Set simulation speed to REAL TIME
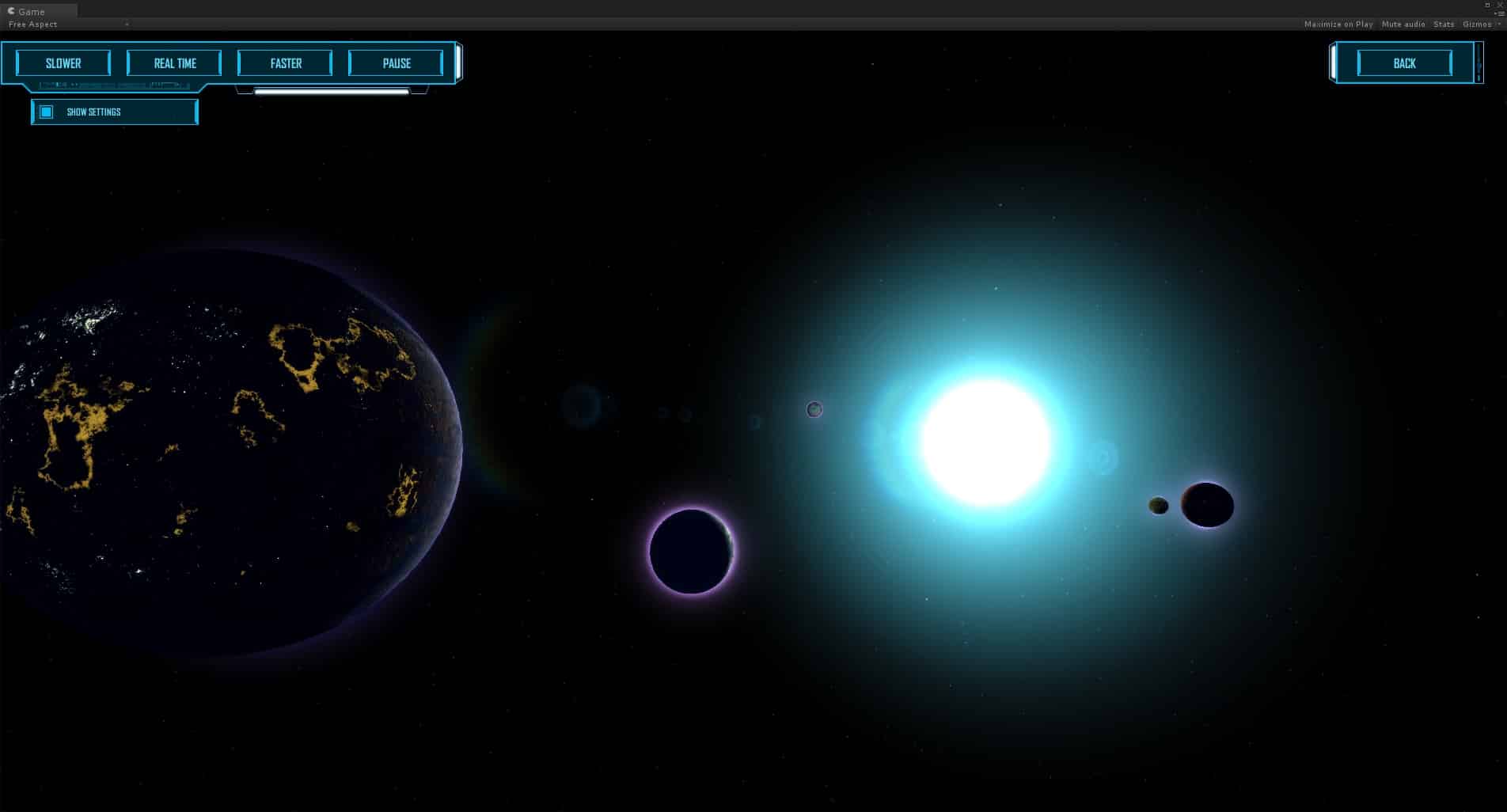1507x812 pixels. [x=174, y=63]
